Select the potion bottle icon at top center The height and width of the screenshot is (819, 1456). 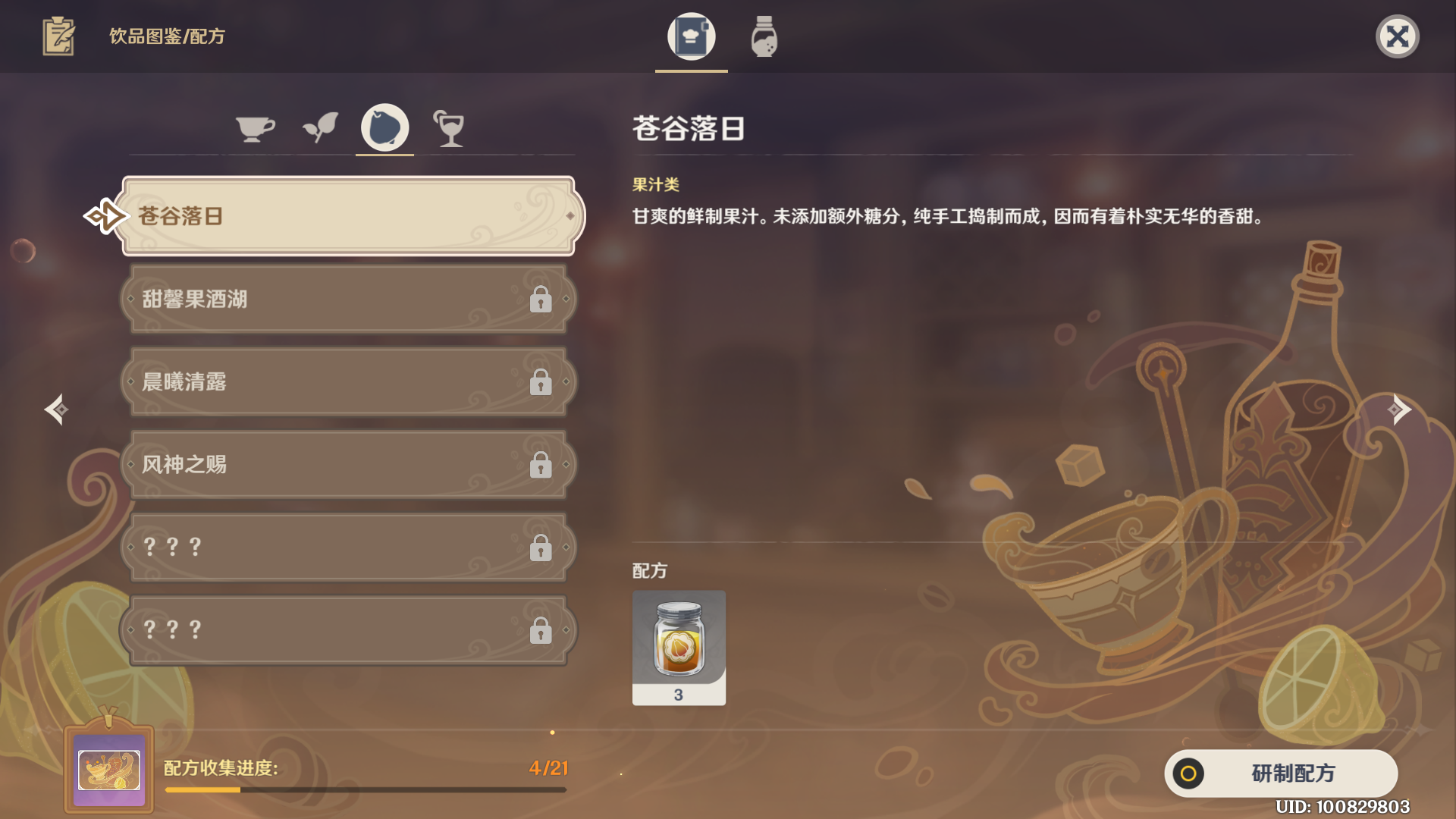763,36
